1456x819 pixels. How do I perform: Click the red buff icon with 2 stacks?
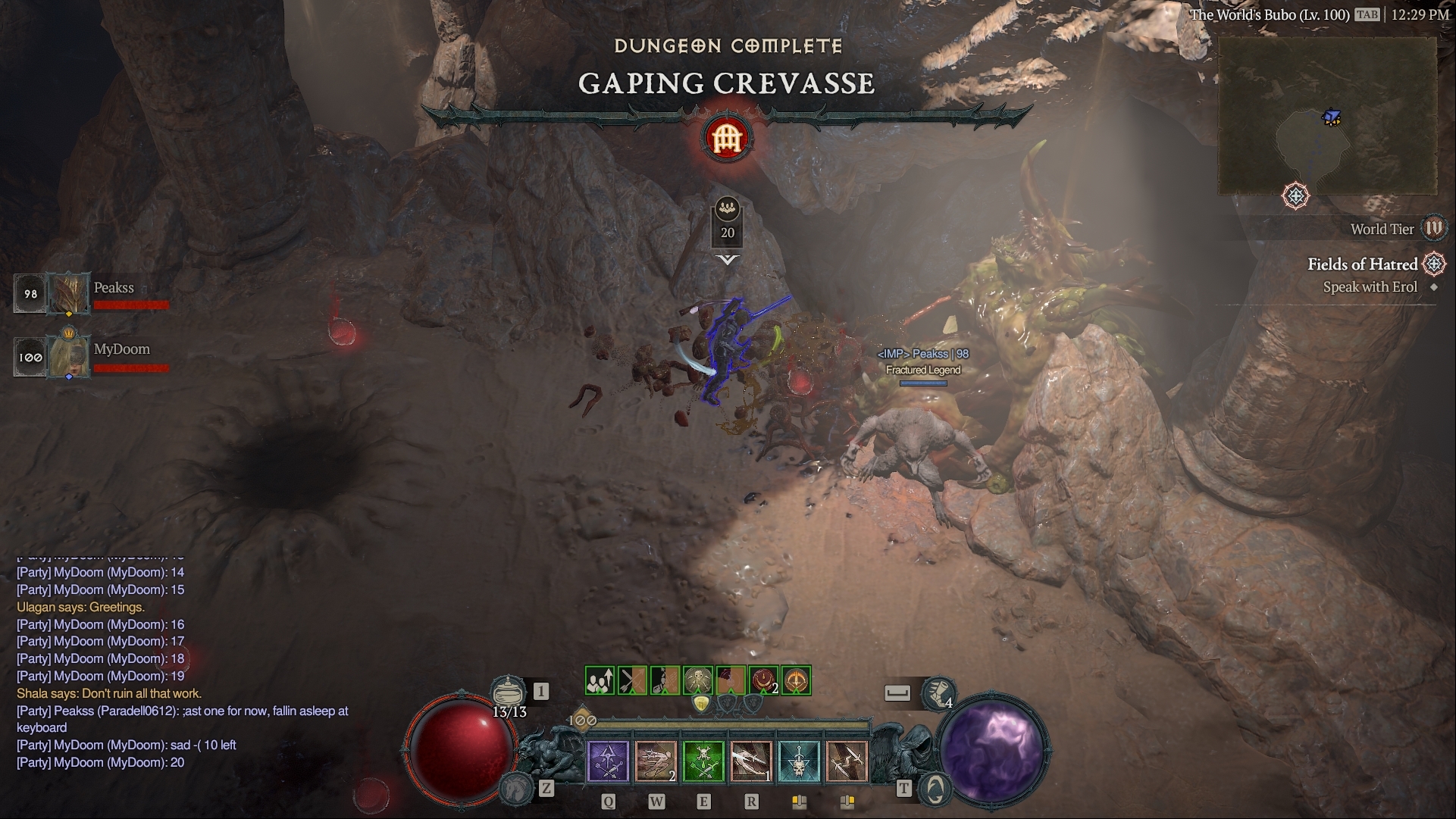click(x=764, y=680)
